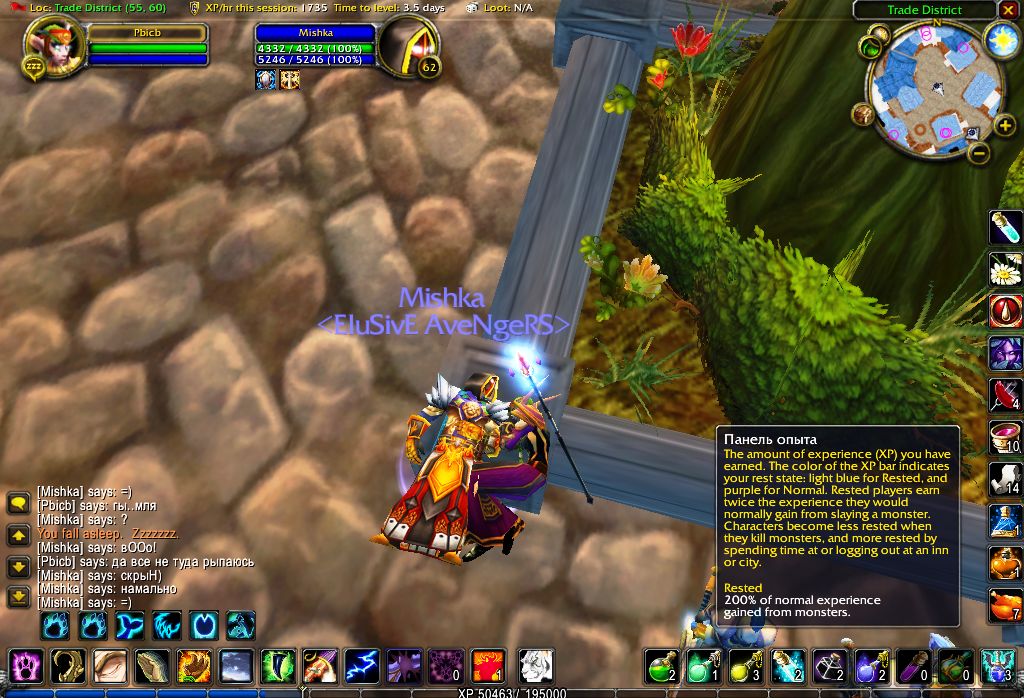Screen dimensions: 1024x698
Task: Drink the first green potion flask
Action: [x=660, y=666]
